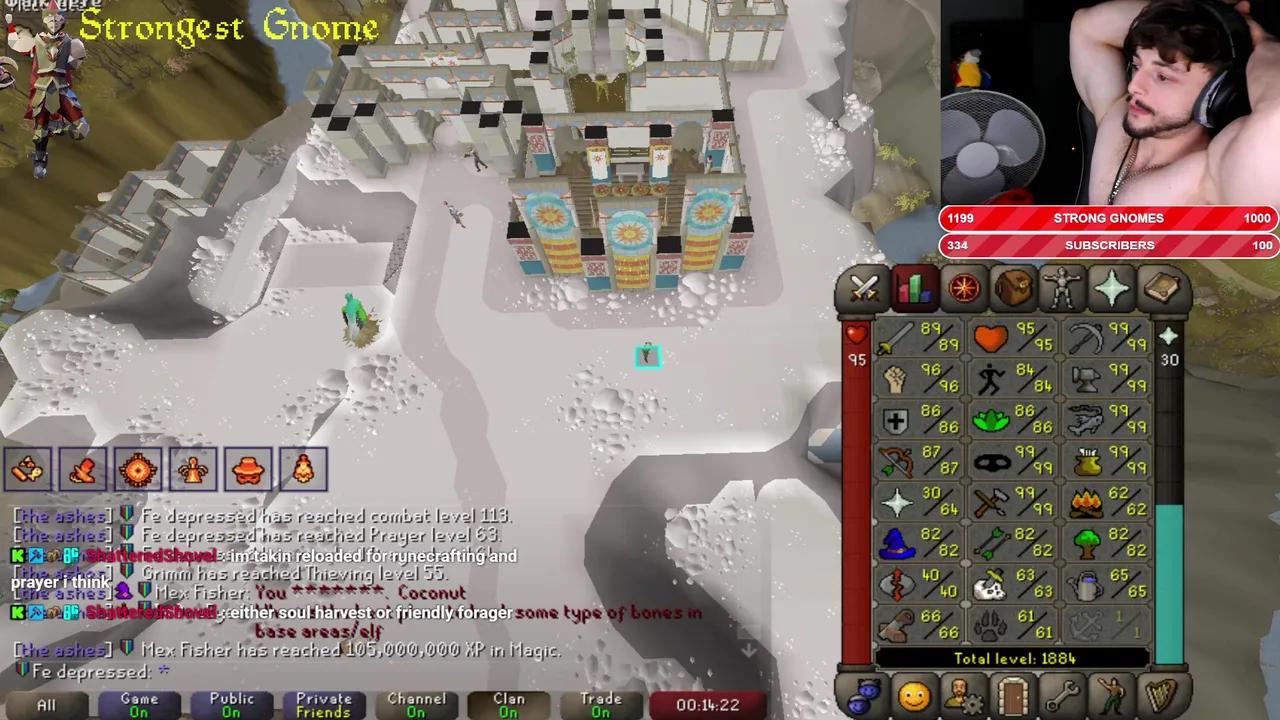This screenshot has width=1280, height=720.
Task: Open the Magic spellbook tab
Action: pos(1161,289)
